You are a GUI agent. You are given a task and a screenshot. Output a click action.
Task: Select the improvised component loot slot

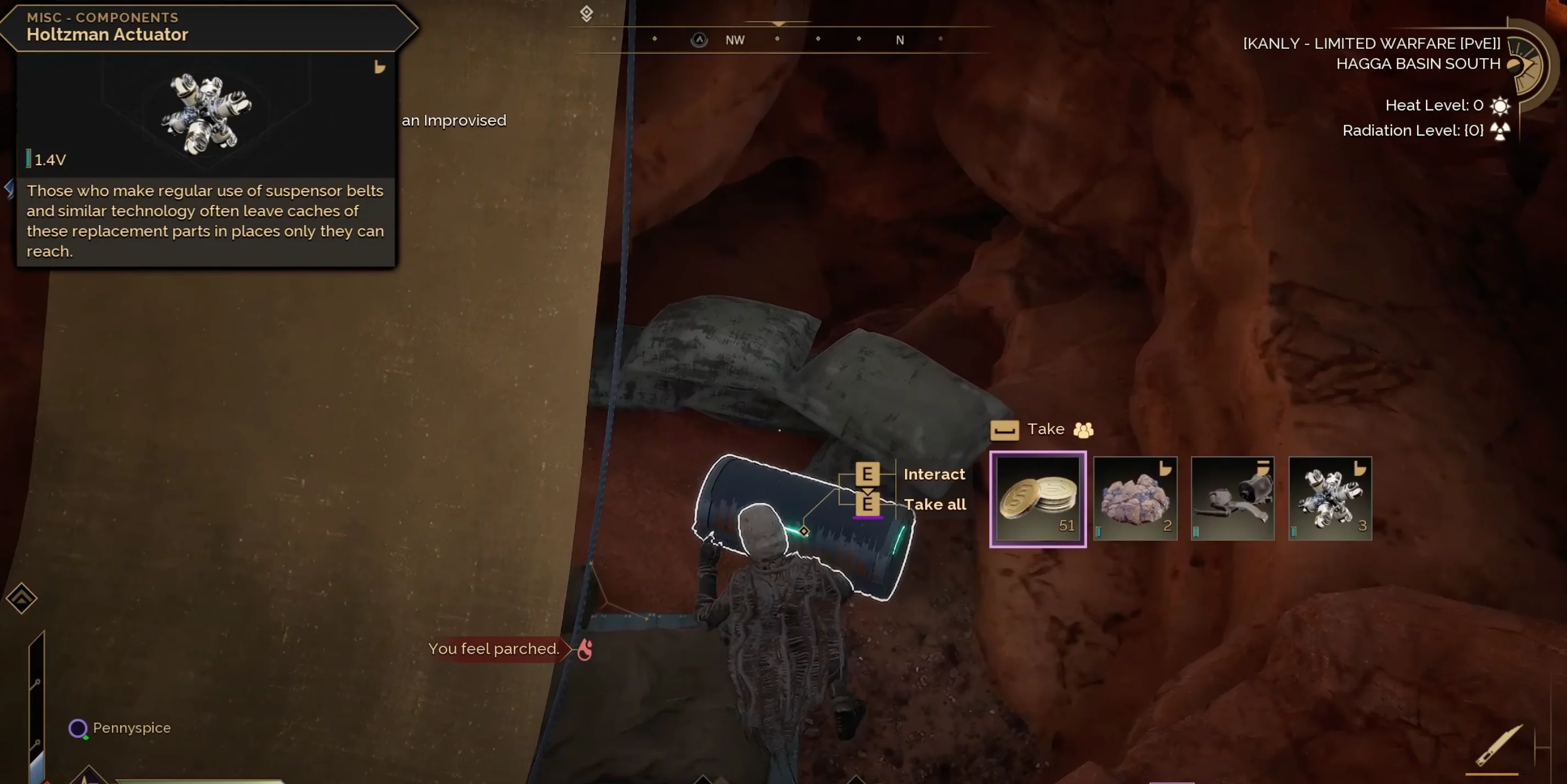pos(1233,499)
